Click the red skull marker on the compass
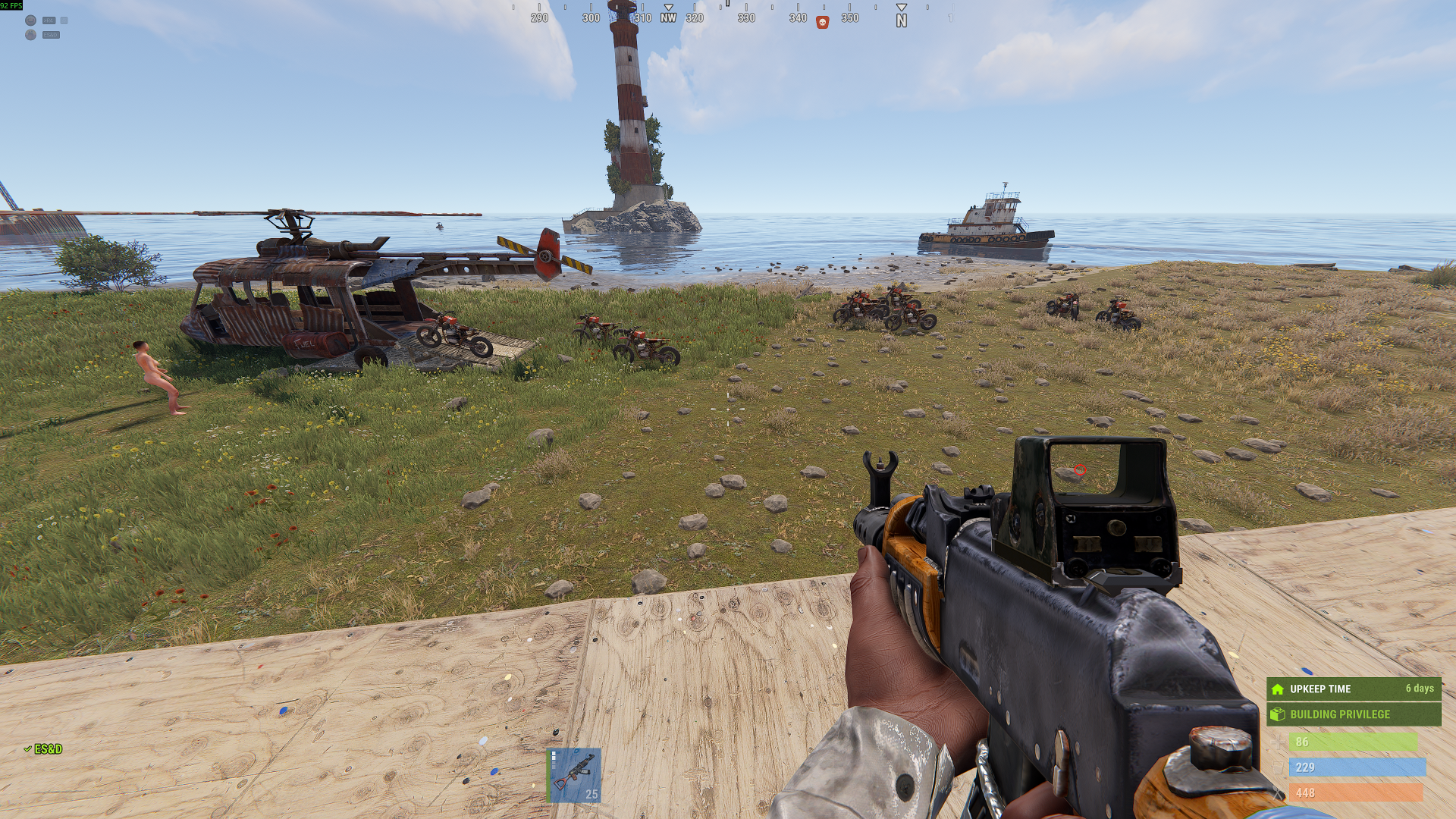Screen dimensions: 1456x819 click(822, 23)
